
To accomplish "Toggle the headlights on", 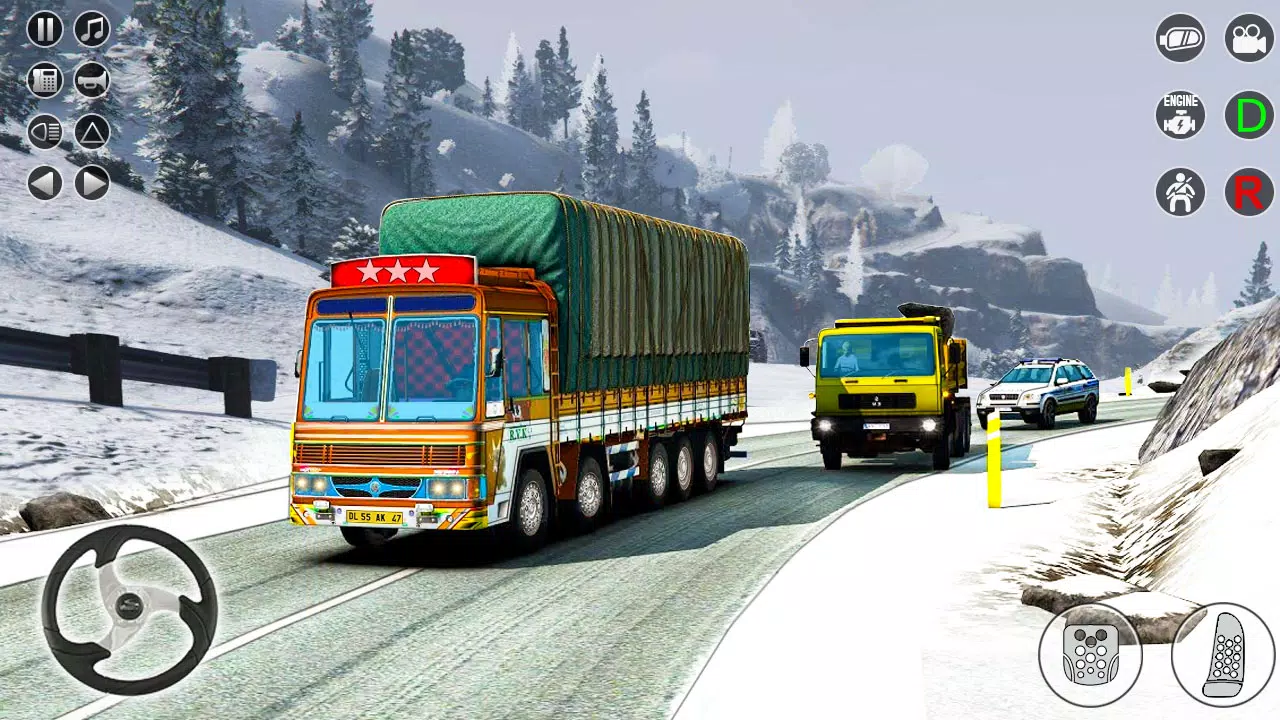I will click(45, 131).
